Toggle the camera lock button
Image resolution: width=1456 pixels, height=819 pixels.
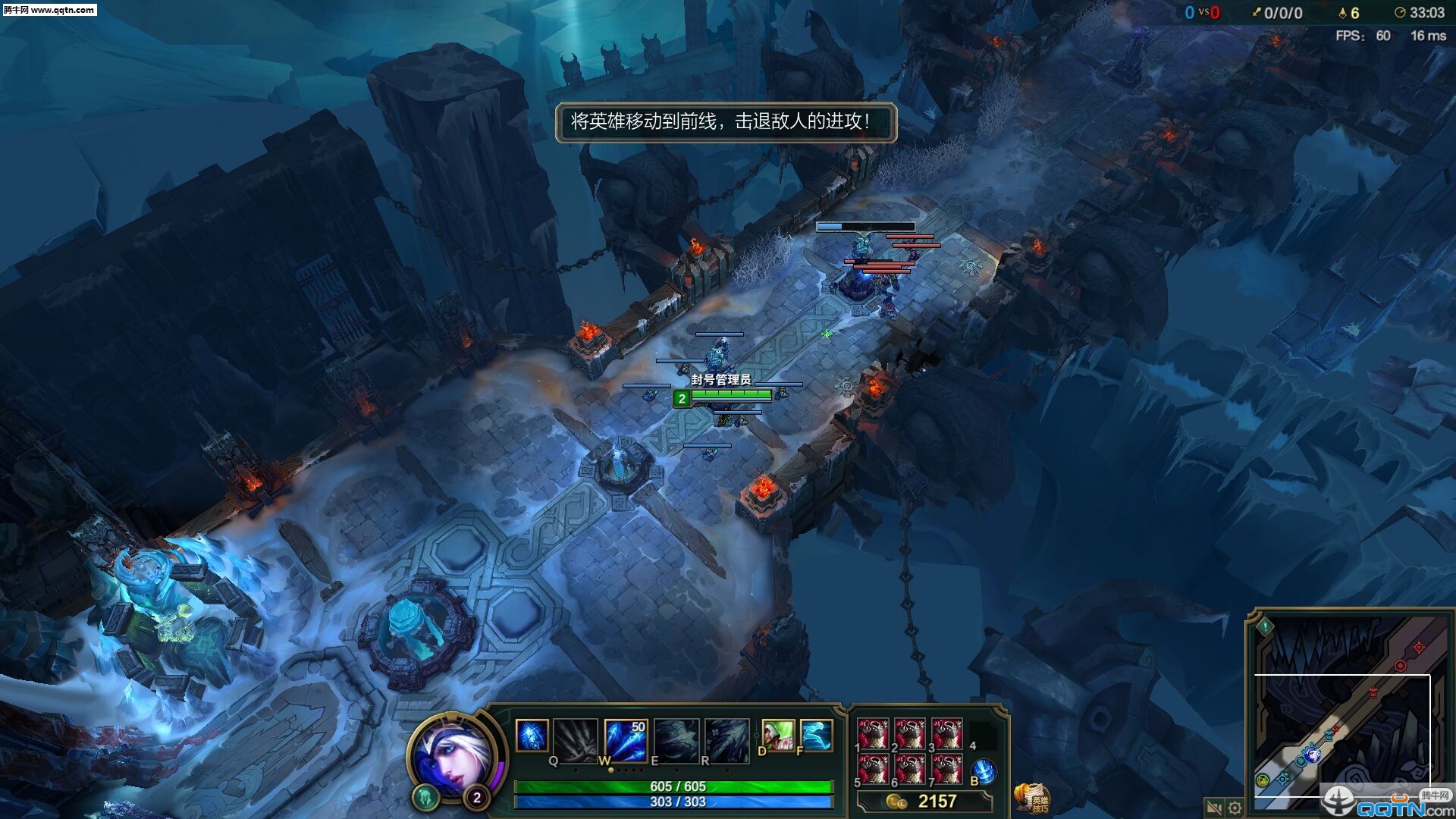click(x=1213, y=808)
